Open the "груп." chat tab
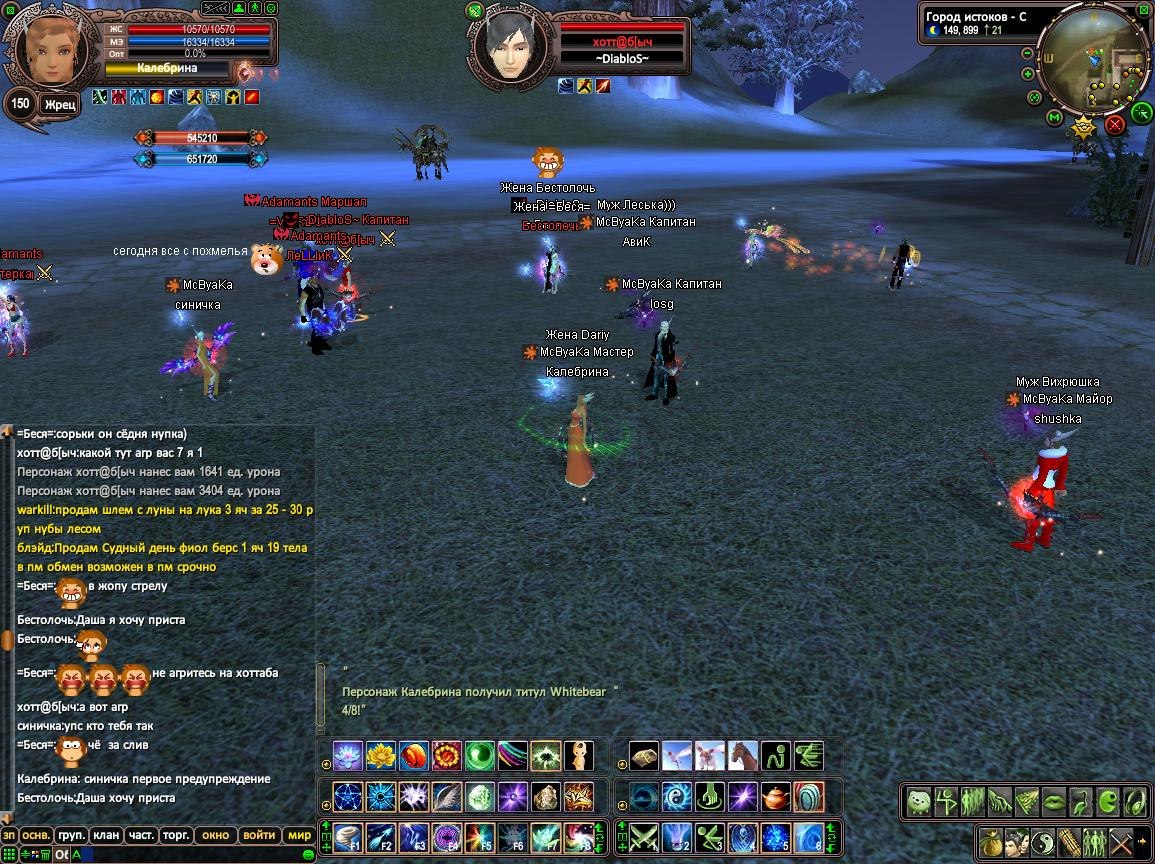This screenshot has width=1155, height=864. pos(71,835)
